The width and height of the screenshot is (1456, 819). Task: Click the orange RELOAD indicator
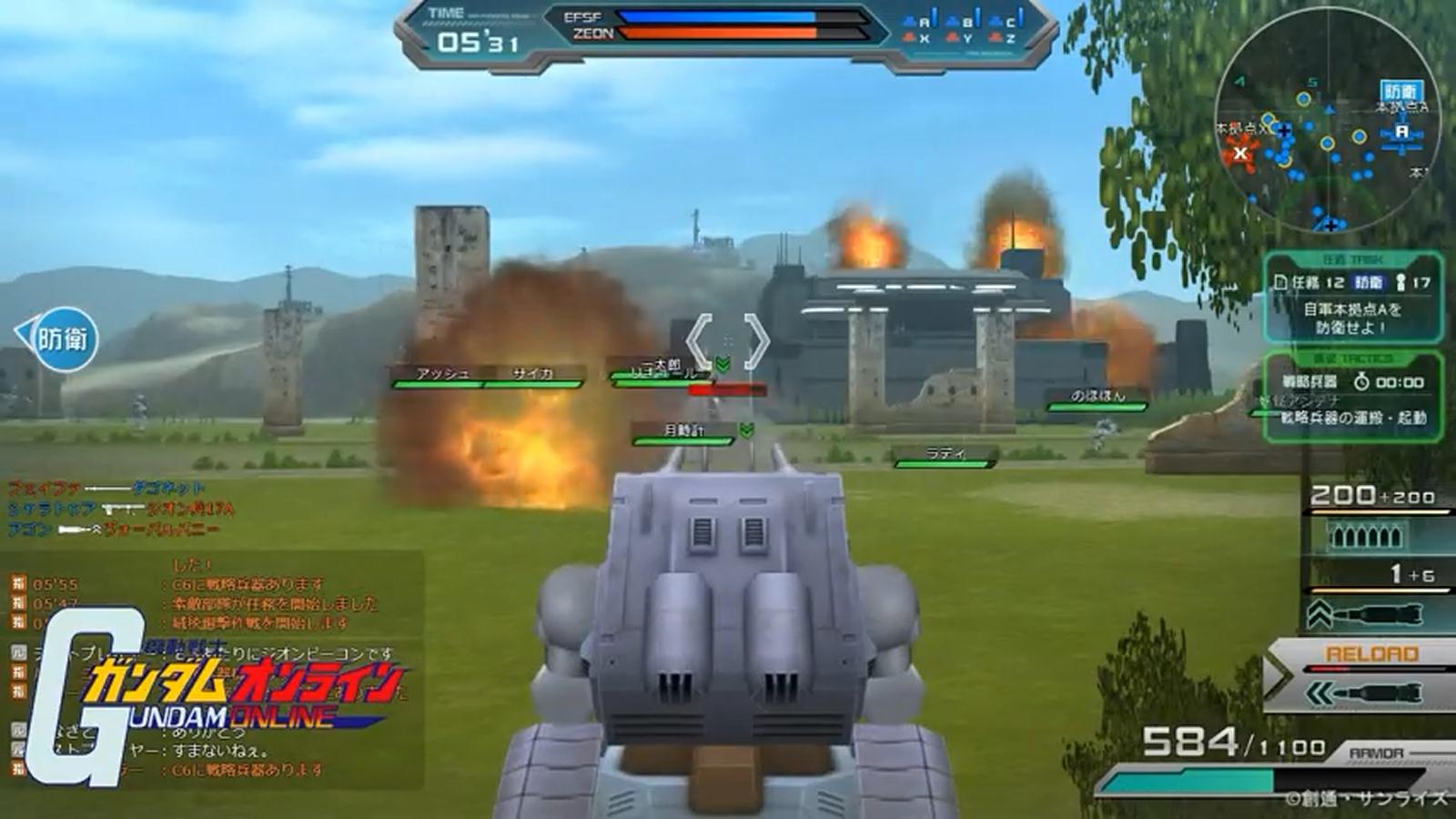(1370, 652)
